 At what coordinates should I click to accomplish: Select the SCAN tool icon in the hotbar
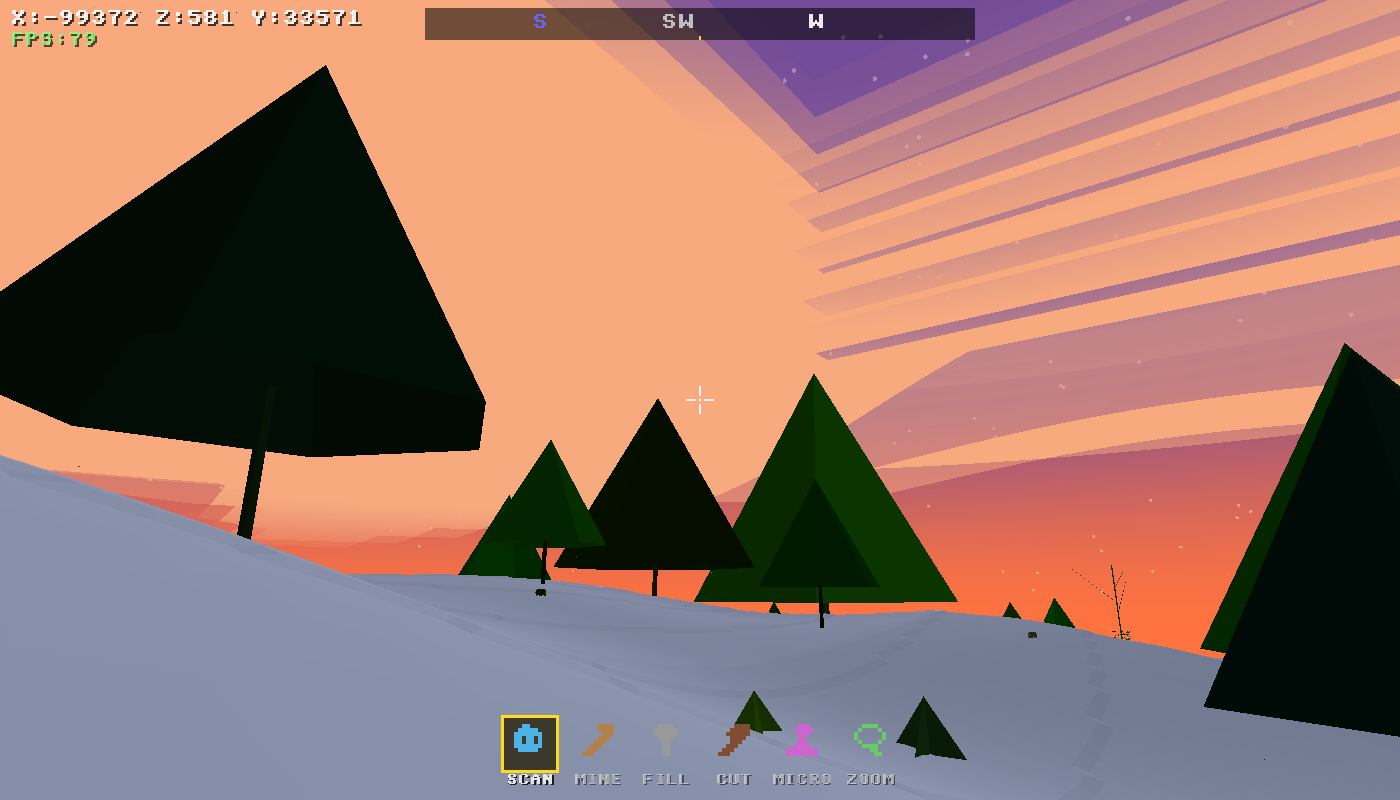527,740
